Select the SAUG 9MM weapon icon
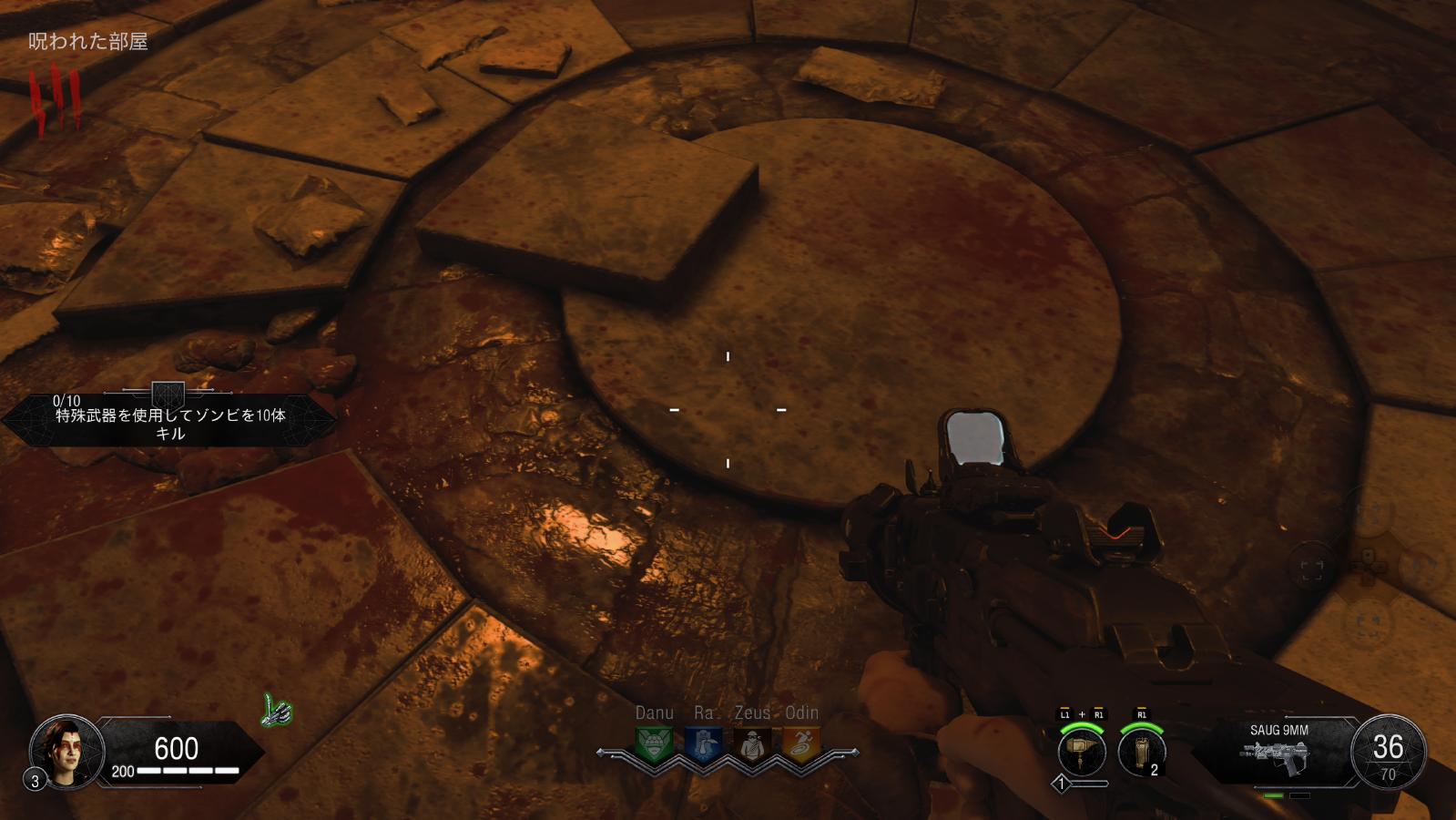The height and width of the screenshot is (820, 1456). point(1278,754)
